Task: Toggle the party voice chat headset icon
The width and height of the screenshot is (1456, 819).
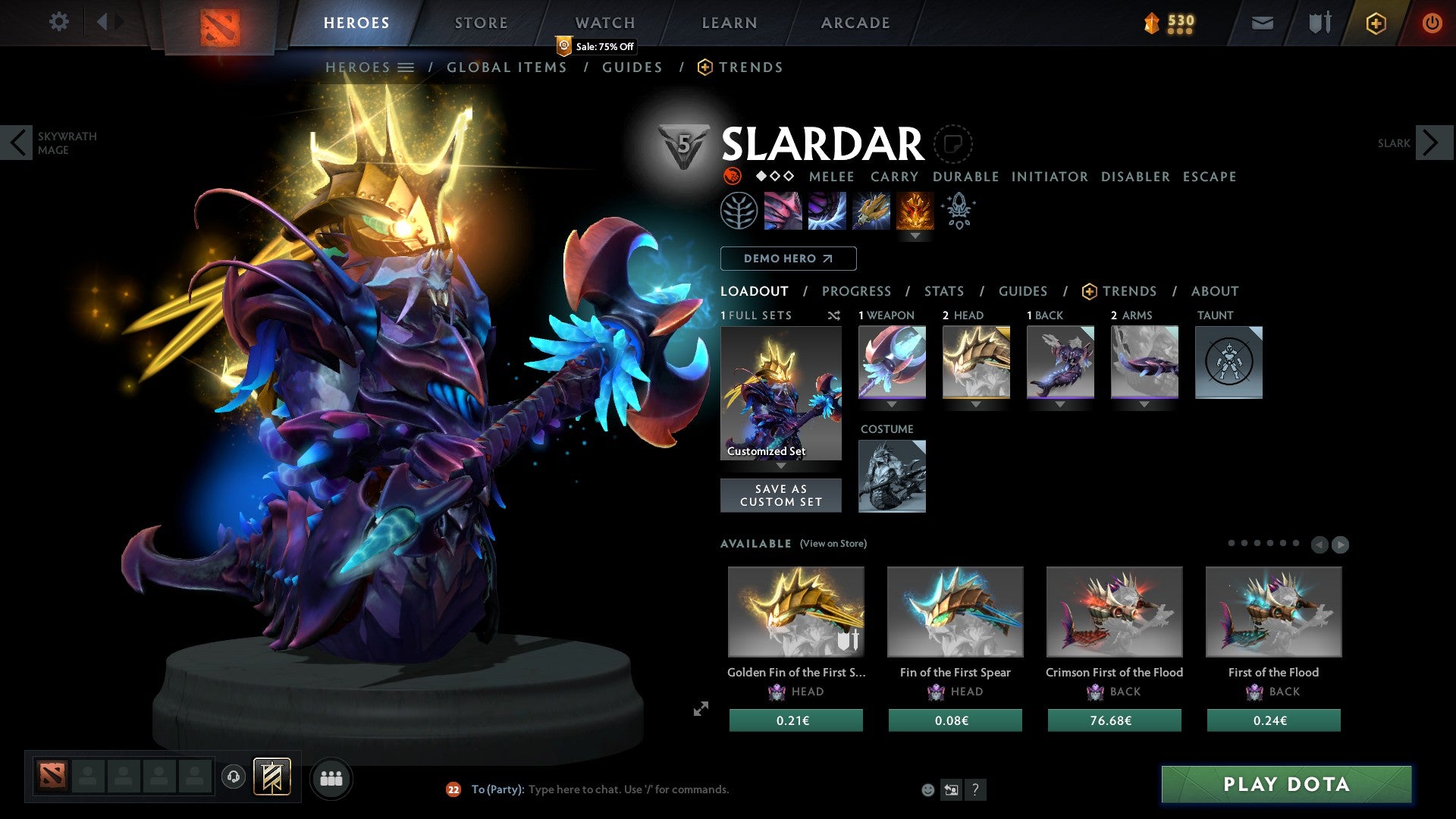Action: click(x=233, y=777)
